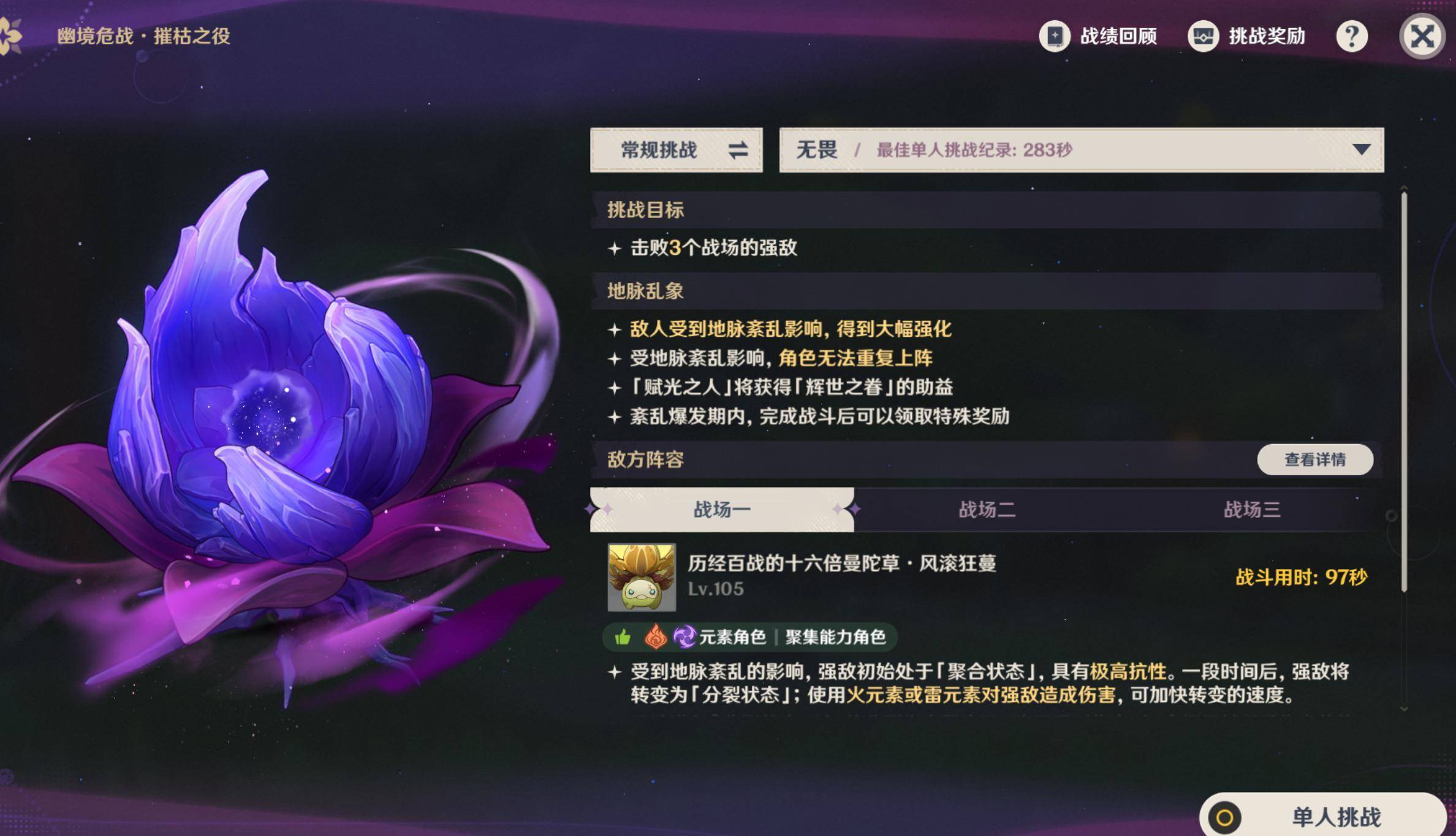Switch to the 战场二 tab
1456x836 pixels.
987,510
